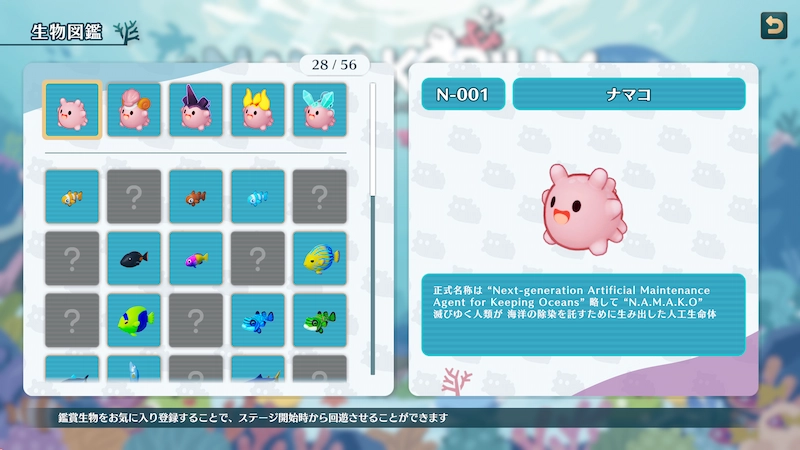Select the light blue clownfish tile

pos(258,196)
